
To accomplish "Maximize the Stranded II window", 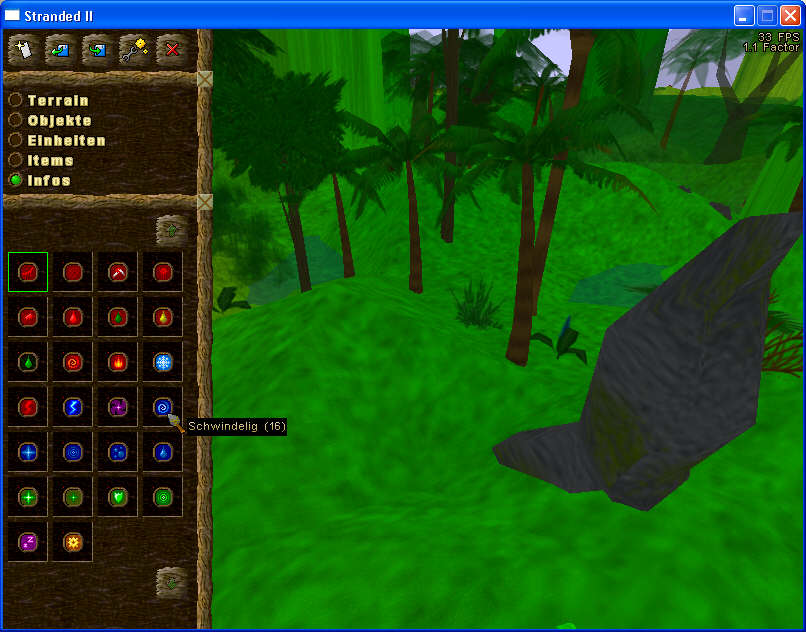I will [x=767, y=15].
